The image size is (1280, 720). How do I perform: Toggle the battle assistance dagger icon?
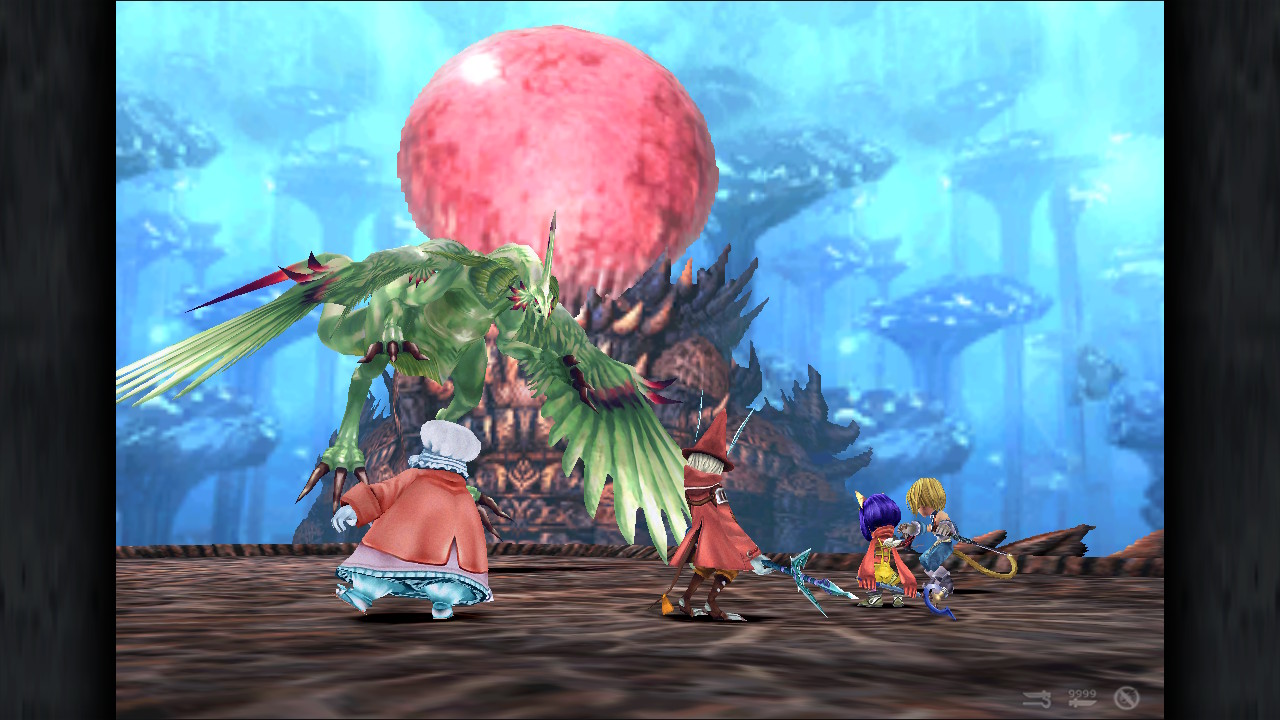click(1036, 698)
